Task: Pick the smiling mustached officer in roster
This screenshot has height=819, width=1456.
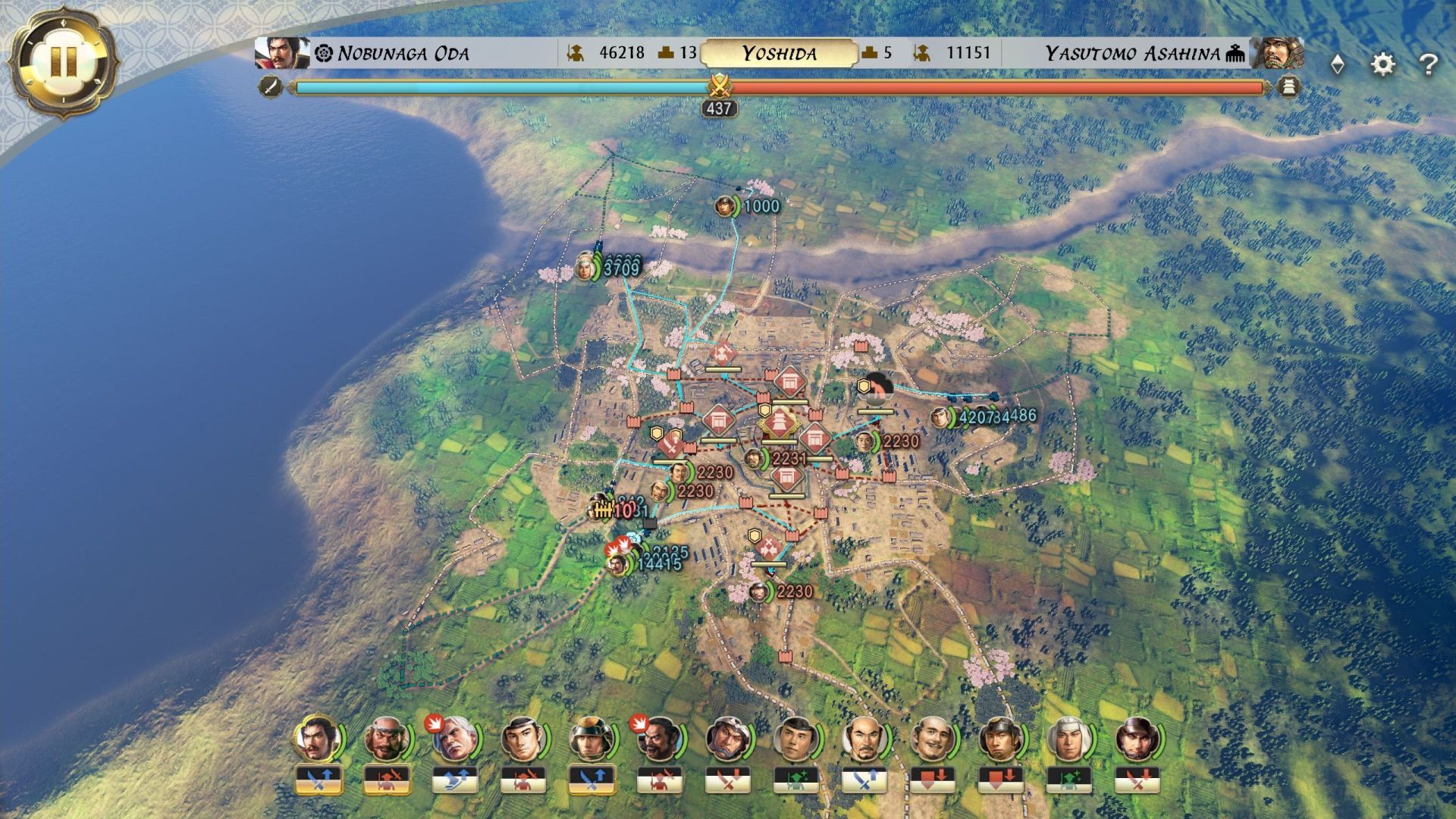Action: pos(932,739)
